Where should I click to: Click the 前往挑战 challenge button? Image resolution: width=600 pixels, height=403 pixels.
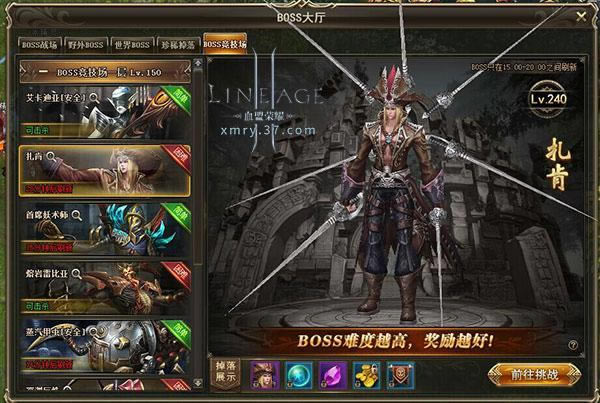pyautogui.click(x=536, y=373)
